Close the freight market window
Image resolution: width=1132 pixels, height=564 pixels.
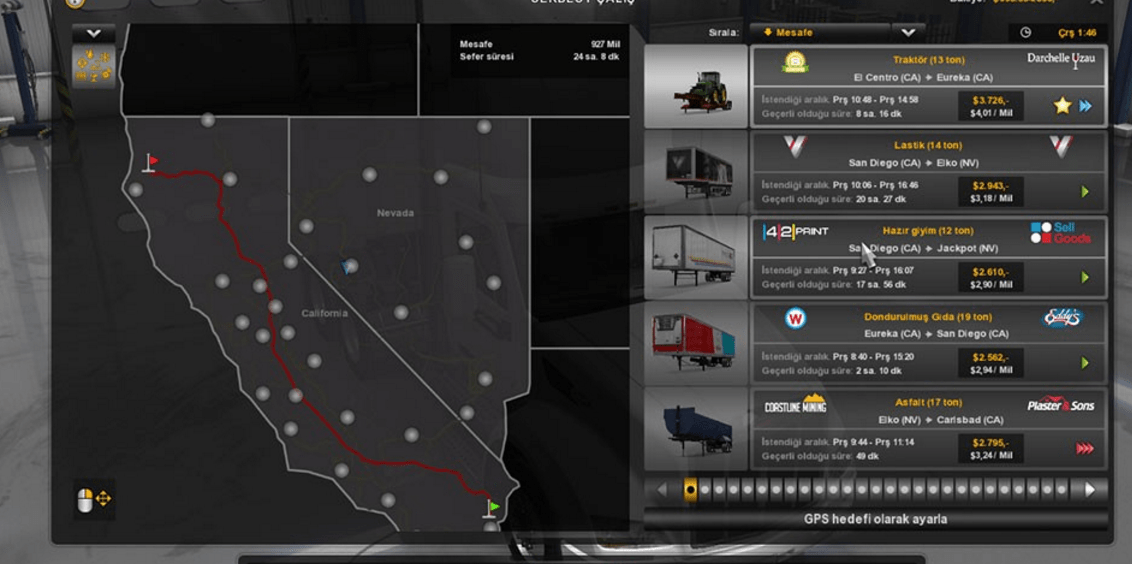(x=1097, y=3)
